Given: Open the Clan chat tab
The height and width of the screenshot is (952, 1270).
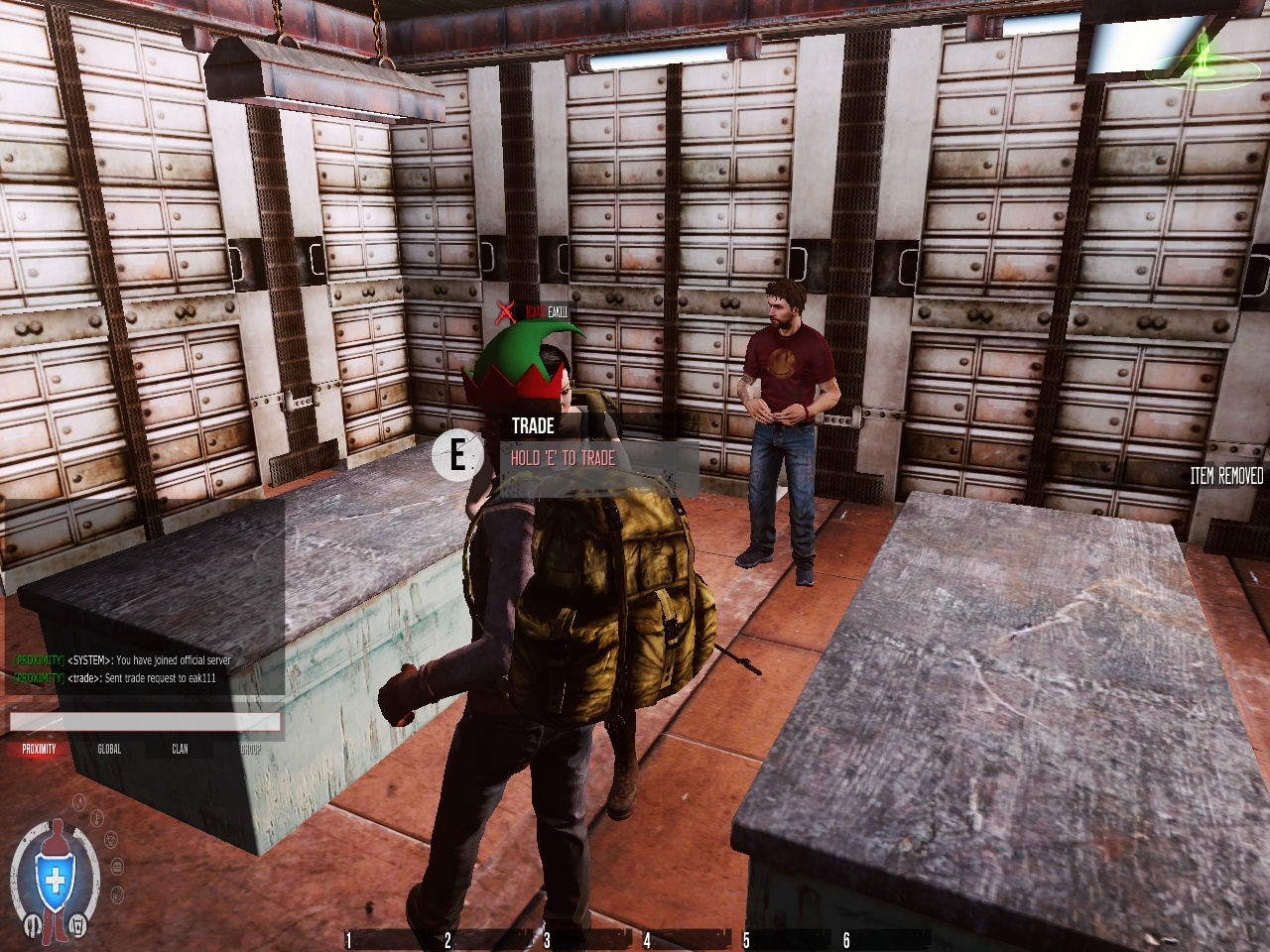Looking at the screenshot, I should [x=180, y=749].
